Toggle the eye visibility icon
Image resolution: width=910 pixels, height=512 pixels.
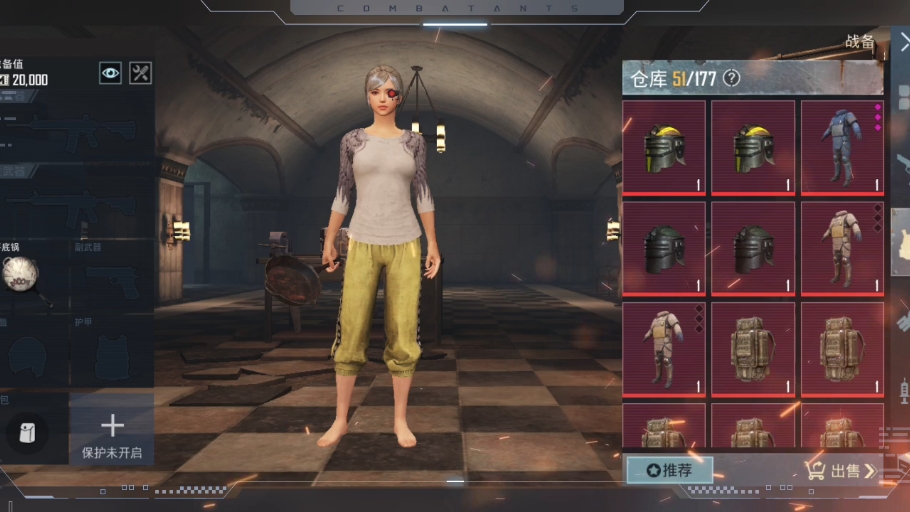[110, 72]
